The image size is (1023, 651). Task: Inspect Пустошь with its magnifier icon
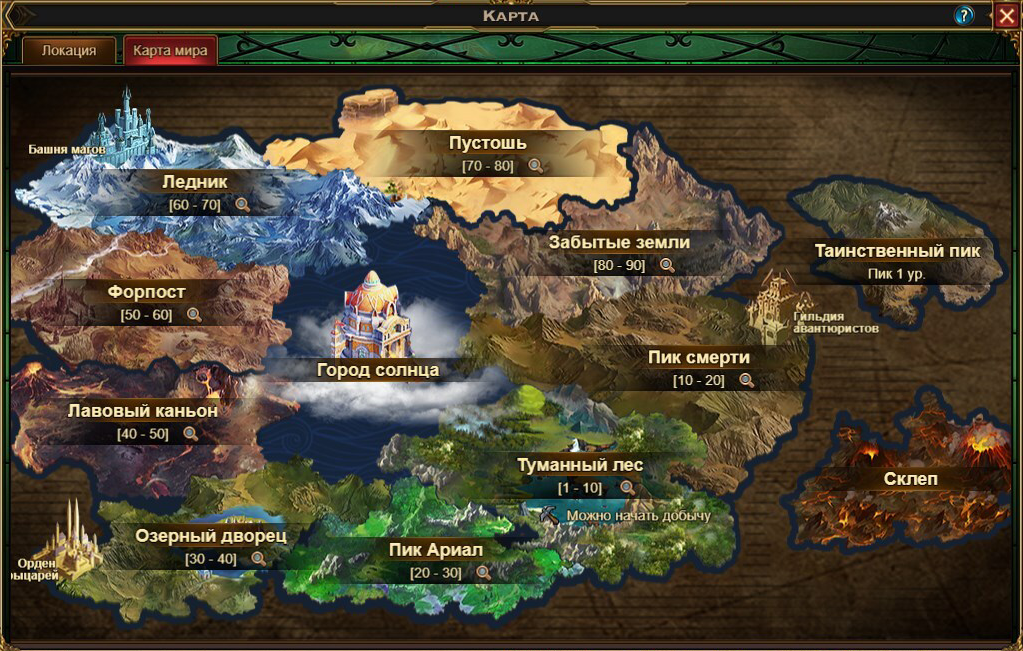(x=536, y=166)
